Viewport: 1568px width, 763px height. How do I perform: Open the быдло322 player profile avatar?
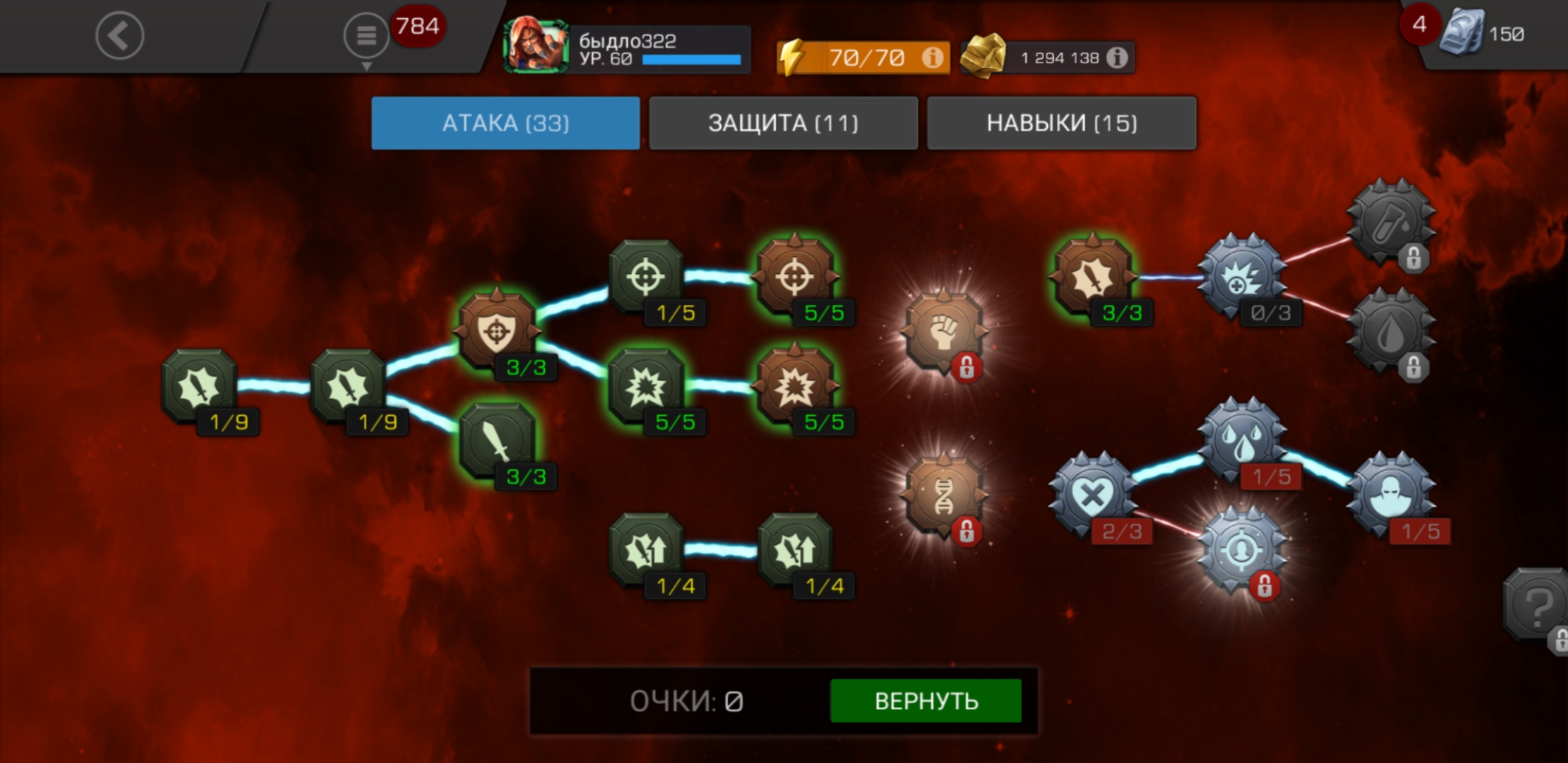[535, 47]
